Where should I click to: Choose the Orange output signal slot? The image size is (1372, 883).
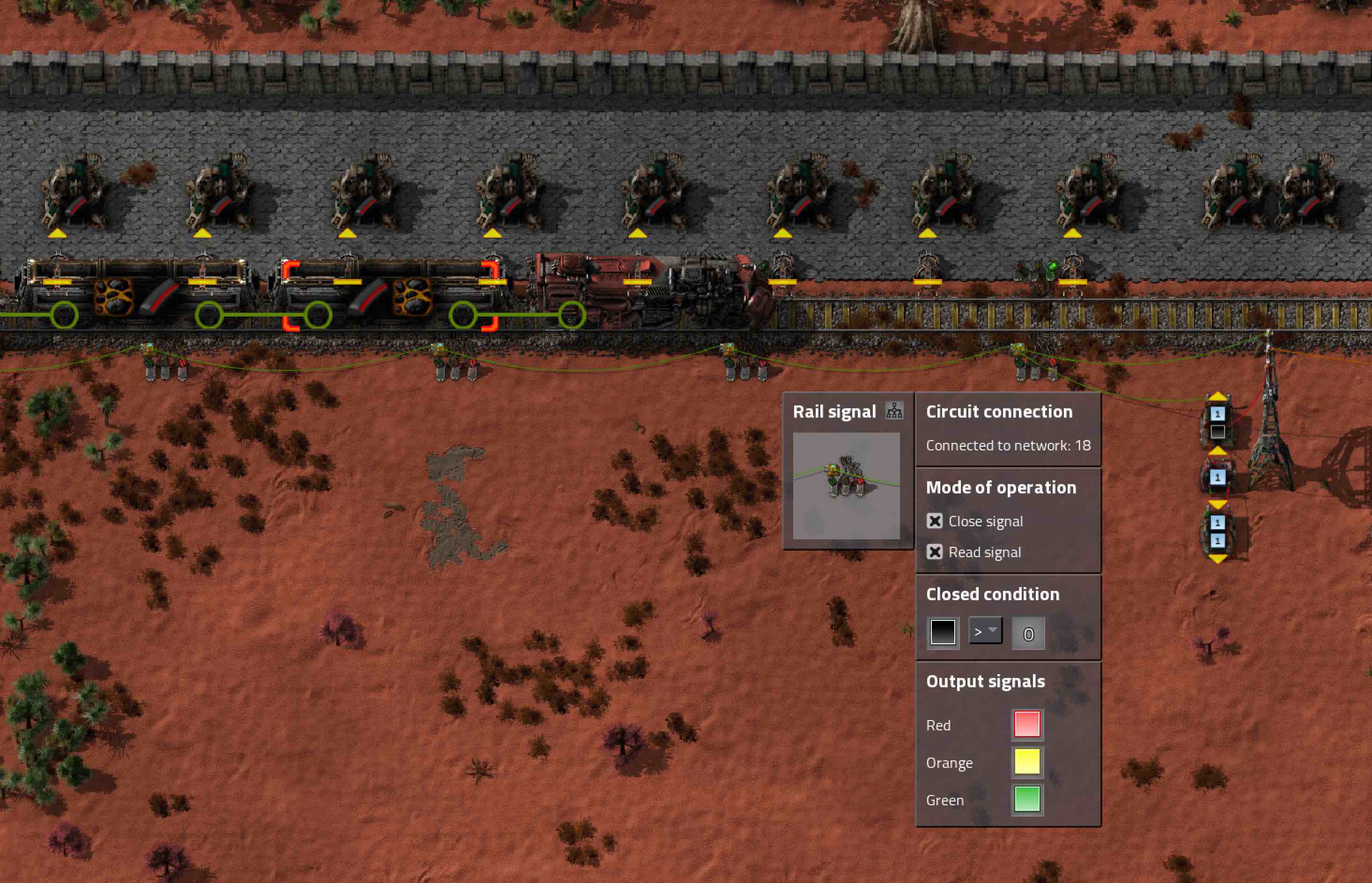pos(1027,762)
